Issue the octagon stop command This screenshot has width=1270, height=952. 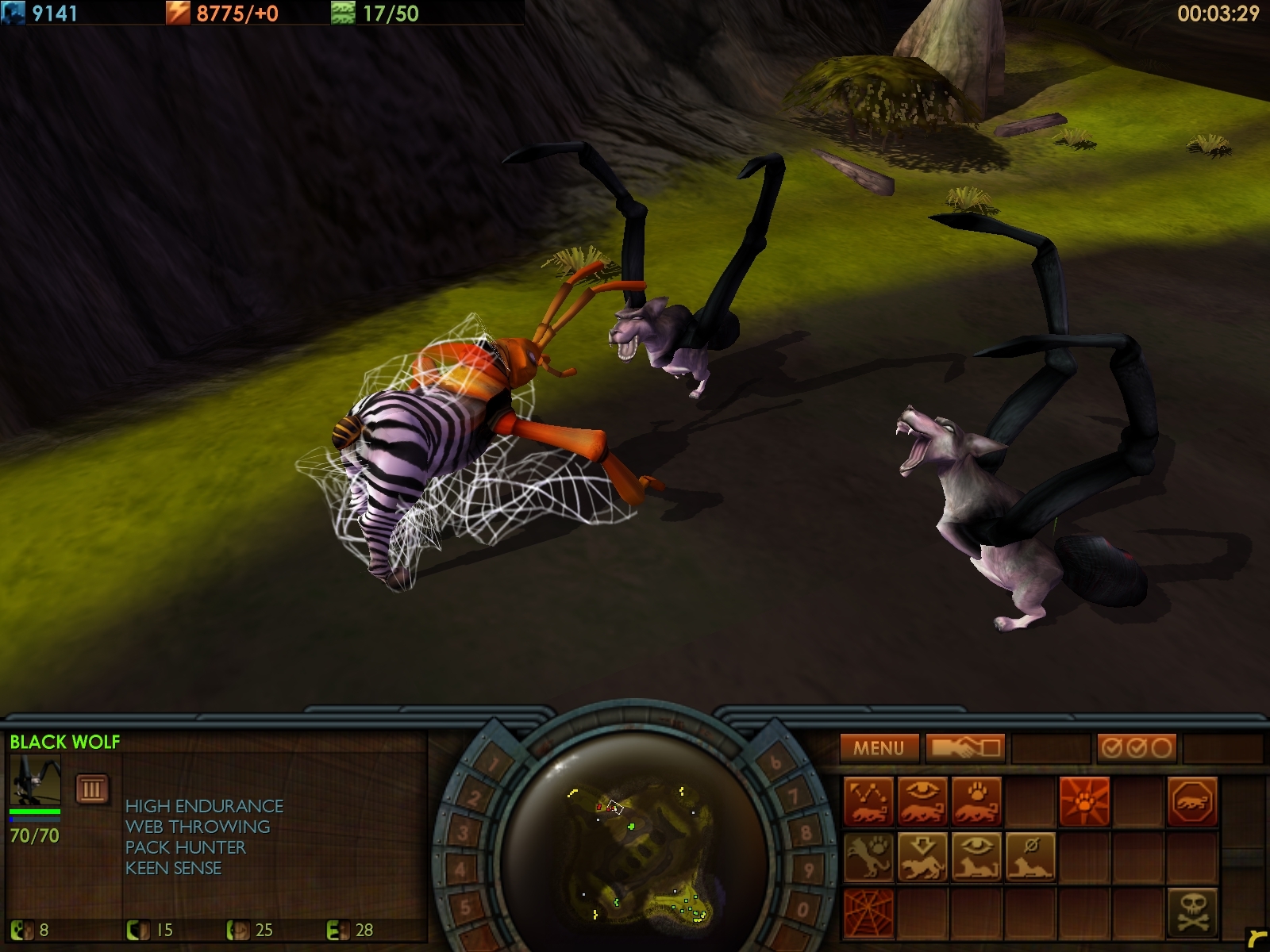(x=1191, y=801)
